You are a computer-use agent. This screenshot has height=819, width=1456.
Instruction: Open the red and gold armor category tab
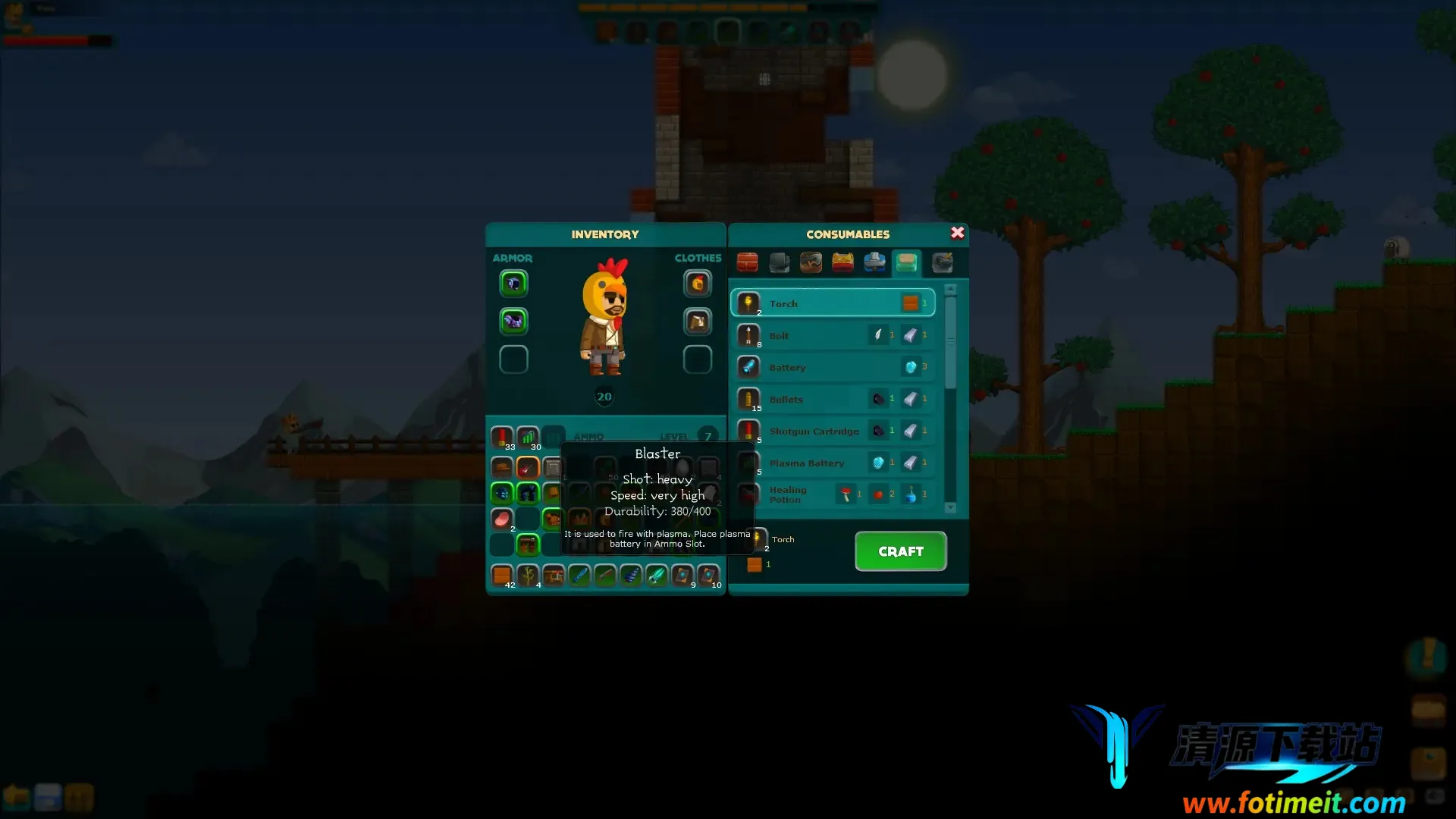tap(843, 262)
